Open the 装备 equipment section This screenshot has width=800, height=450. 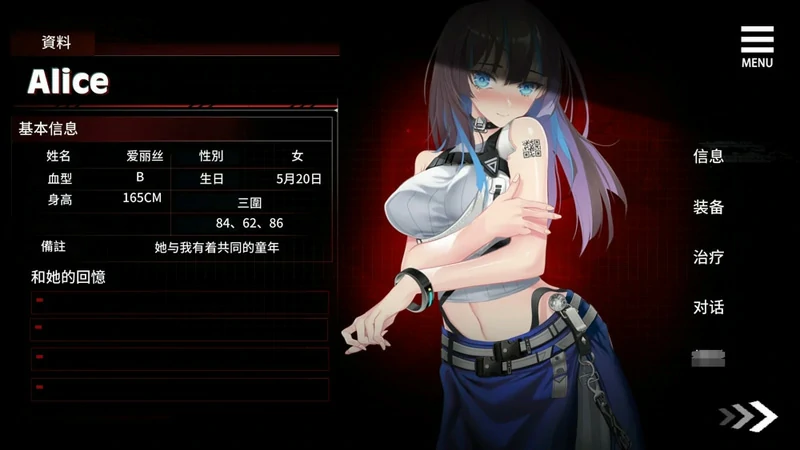coord(708,207)
